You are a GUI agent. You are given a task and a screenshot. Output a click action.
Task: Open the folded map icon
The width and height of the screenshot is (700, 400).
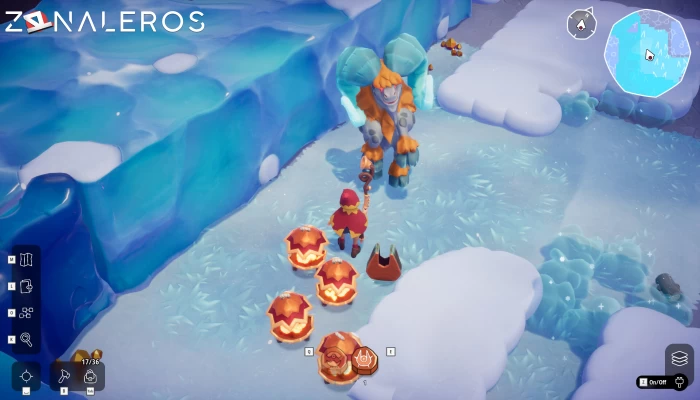pos(26,260)
